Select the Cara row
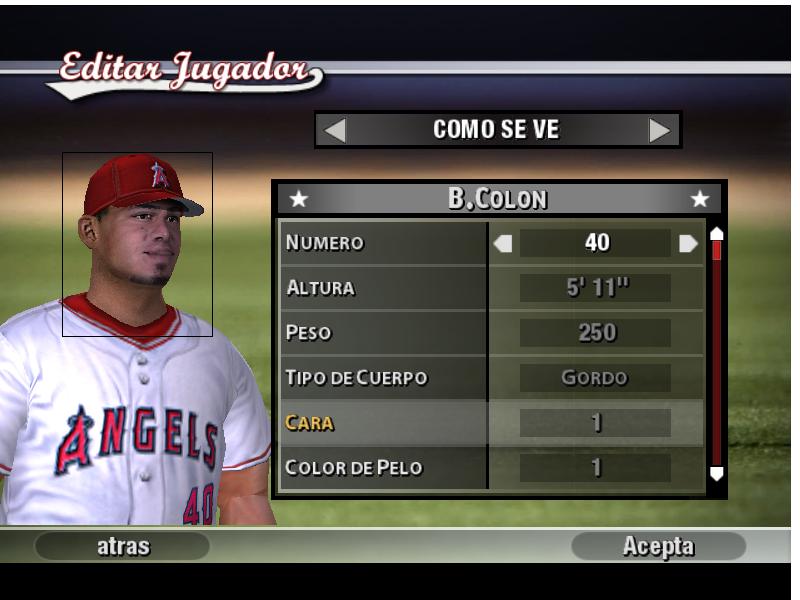The width and height of the screenshot is (800, 600). (383, 423)
